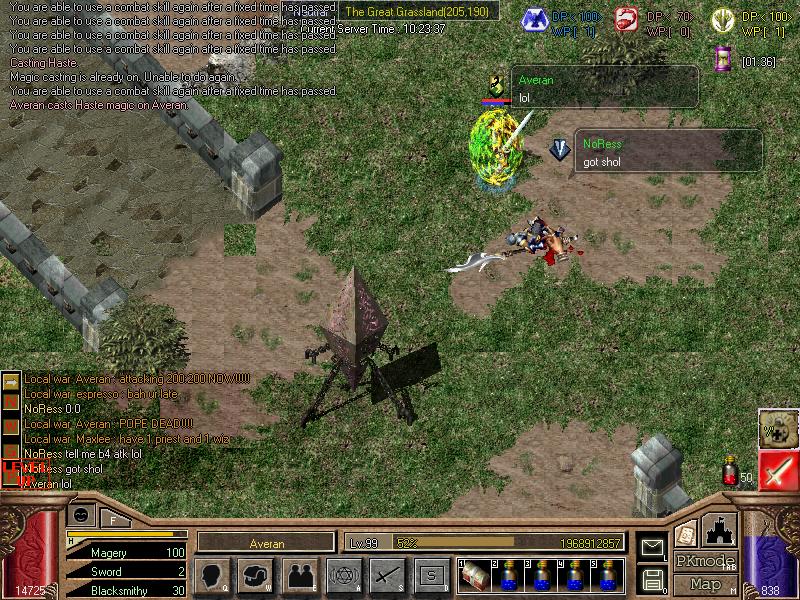
Task: Click the arrow button atop the chat log
Action: click(x=12, y=380)
